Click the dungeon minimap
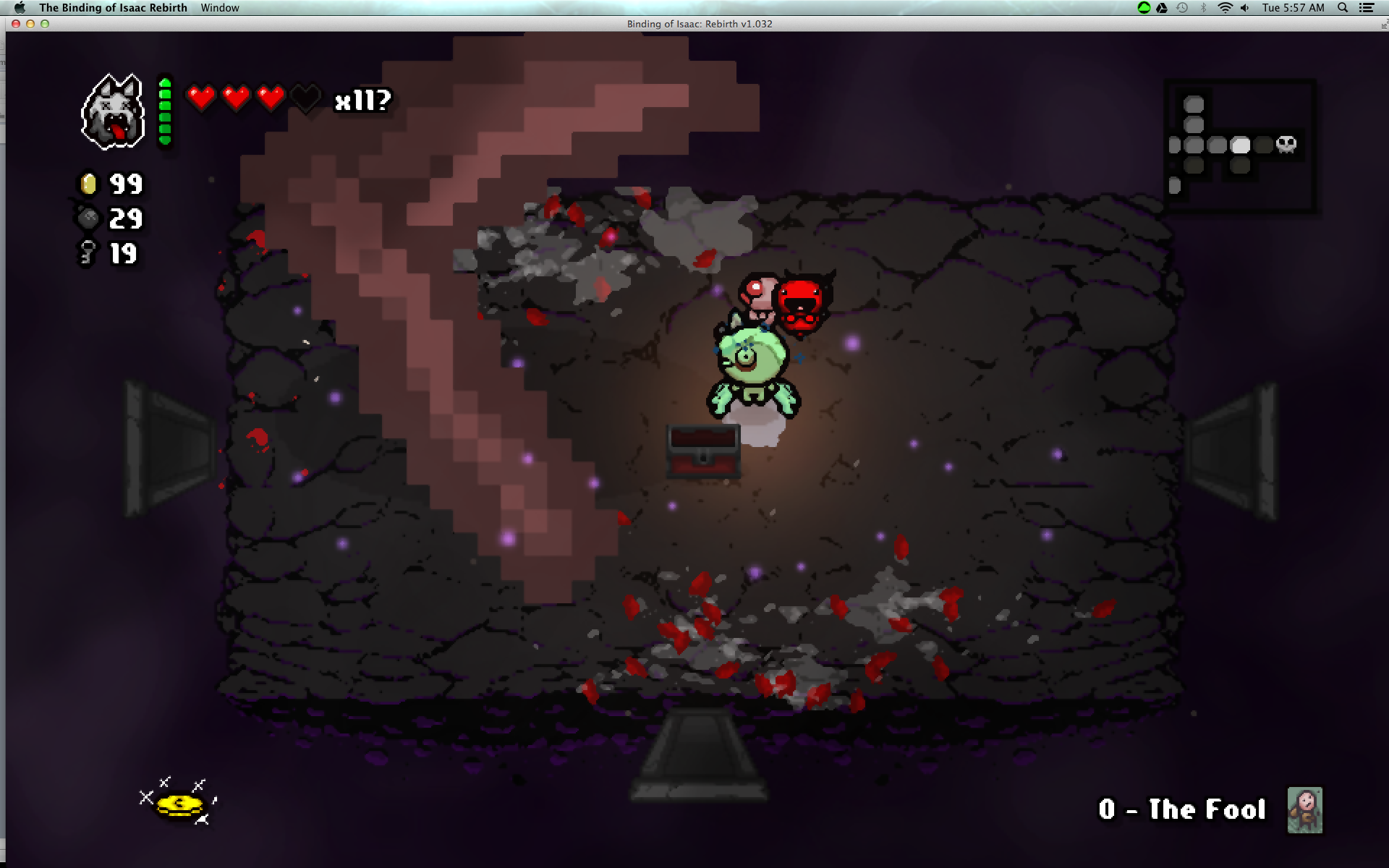This screenshot has height=868, width=1389. 1239,146
